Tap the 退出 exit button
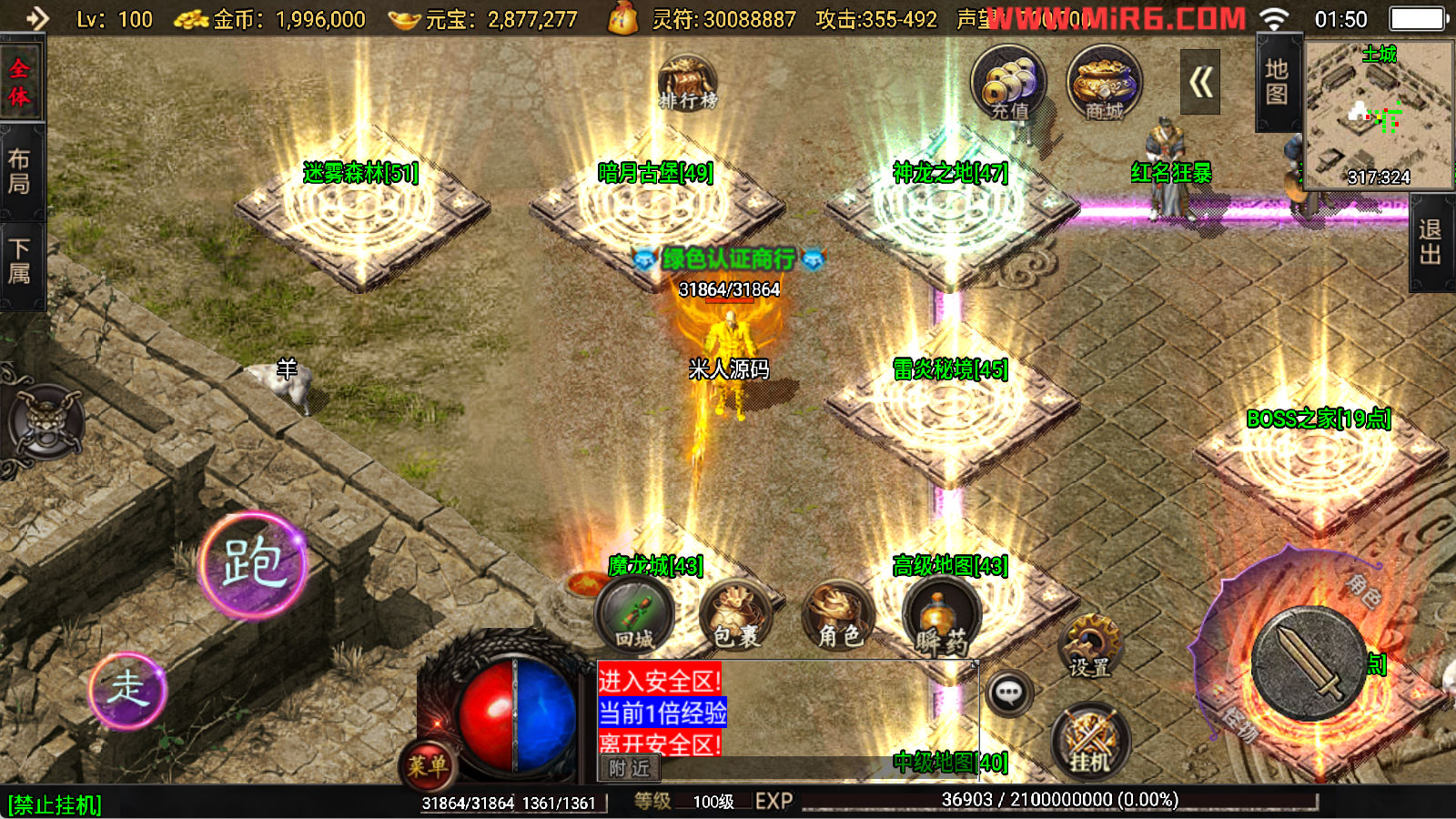The width and height of the screenshot is (1456, 819). click(x=1431, y=242)
